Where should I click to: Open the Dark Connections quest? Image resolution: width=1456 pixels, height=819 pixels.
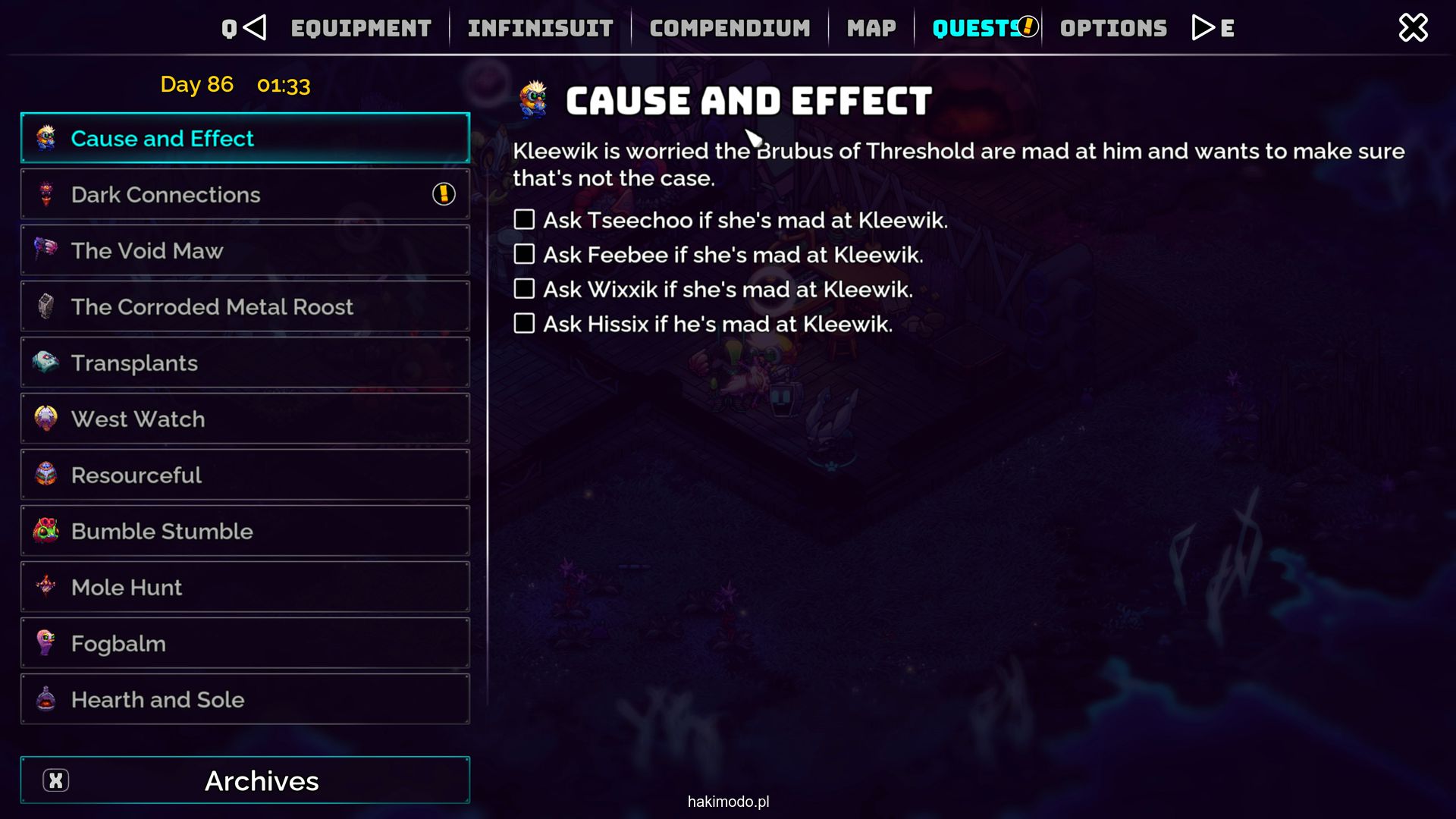pos(245,194)
